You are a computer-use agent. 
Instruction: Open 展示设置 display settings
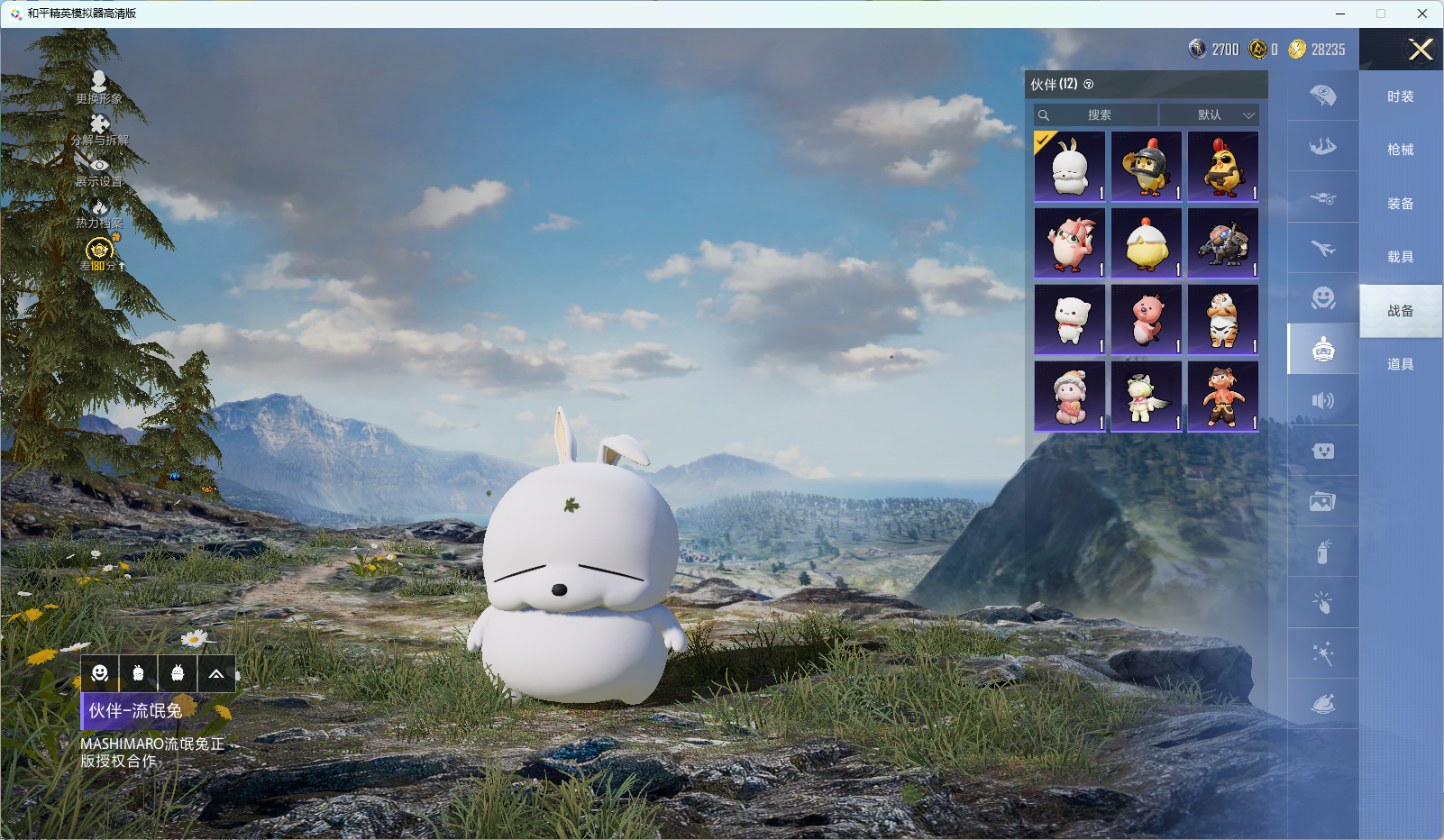click(99, 170)
